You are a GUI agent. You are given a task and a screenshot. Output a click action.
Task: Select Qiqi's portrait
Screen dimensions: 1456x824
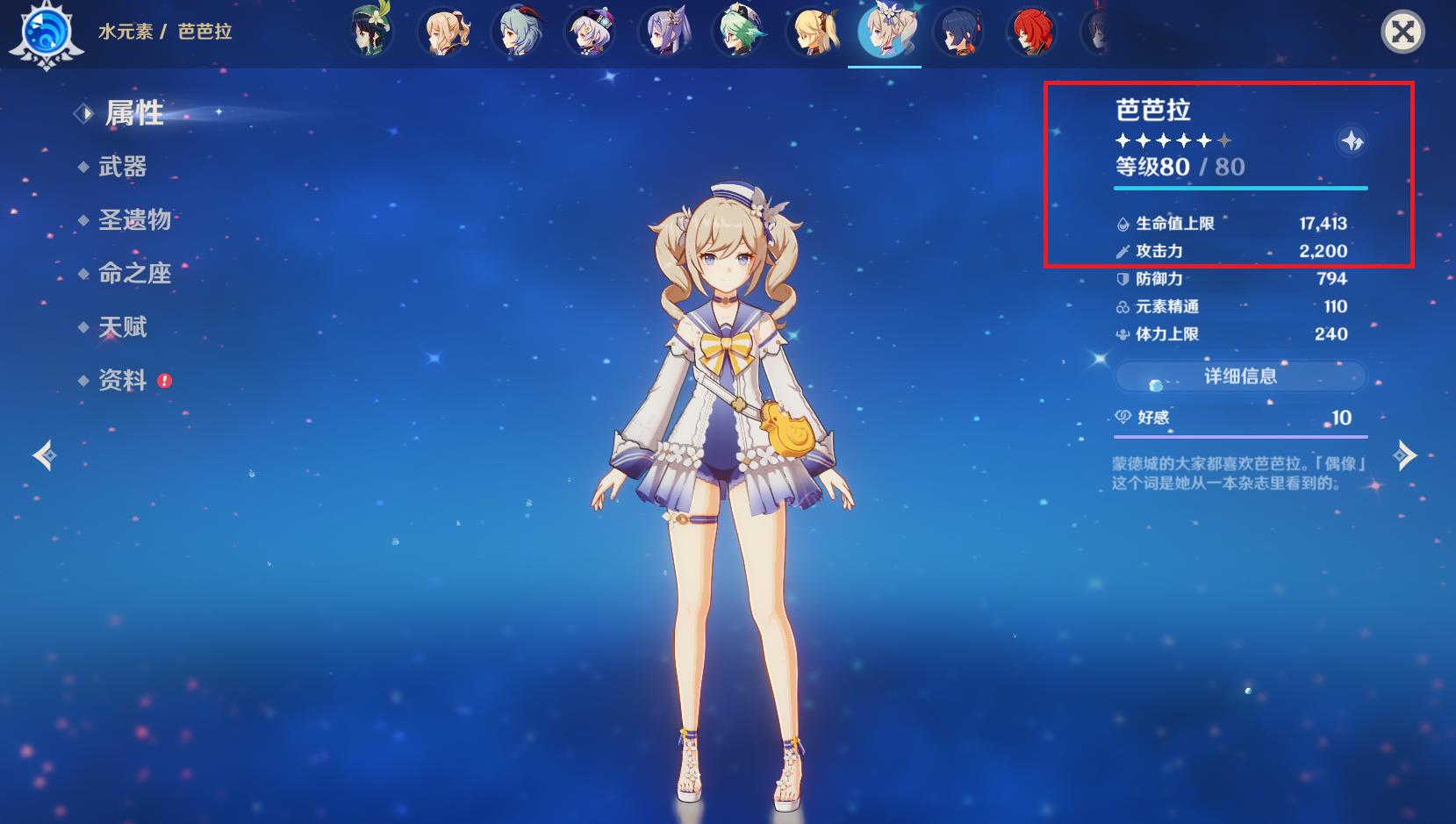592,32
